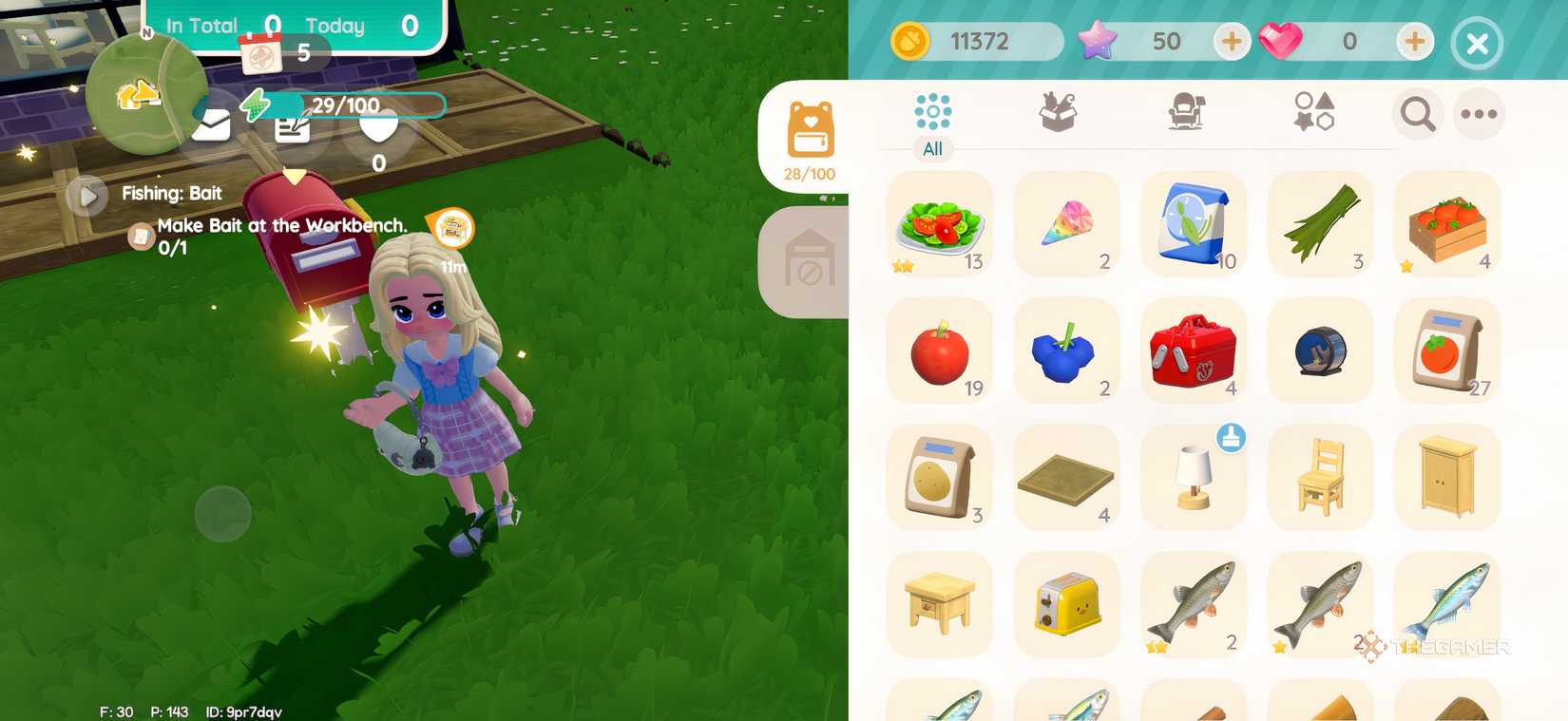Select the materials box category icon
The height and width of the screenshot is (721, 1568).
[1058, 111]
